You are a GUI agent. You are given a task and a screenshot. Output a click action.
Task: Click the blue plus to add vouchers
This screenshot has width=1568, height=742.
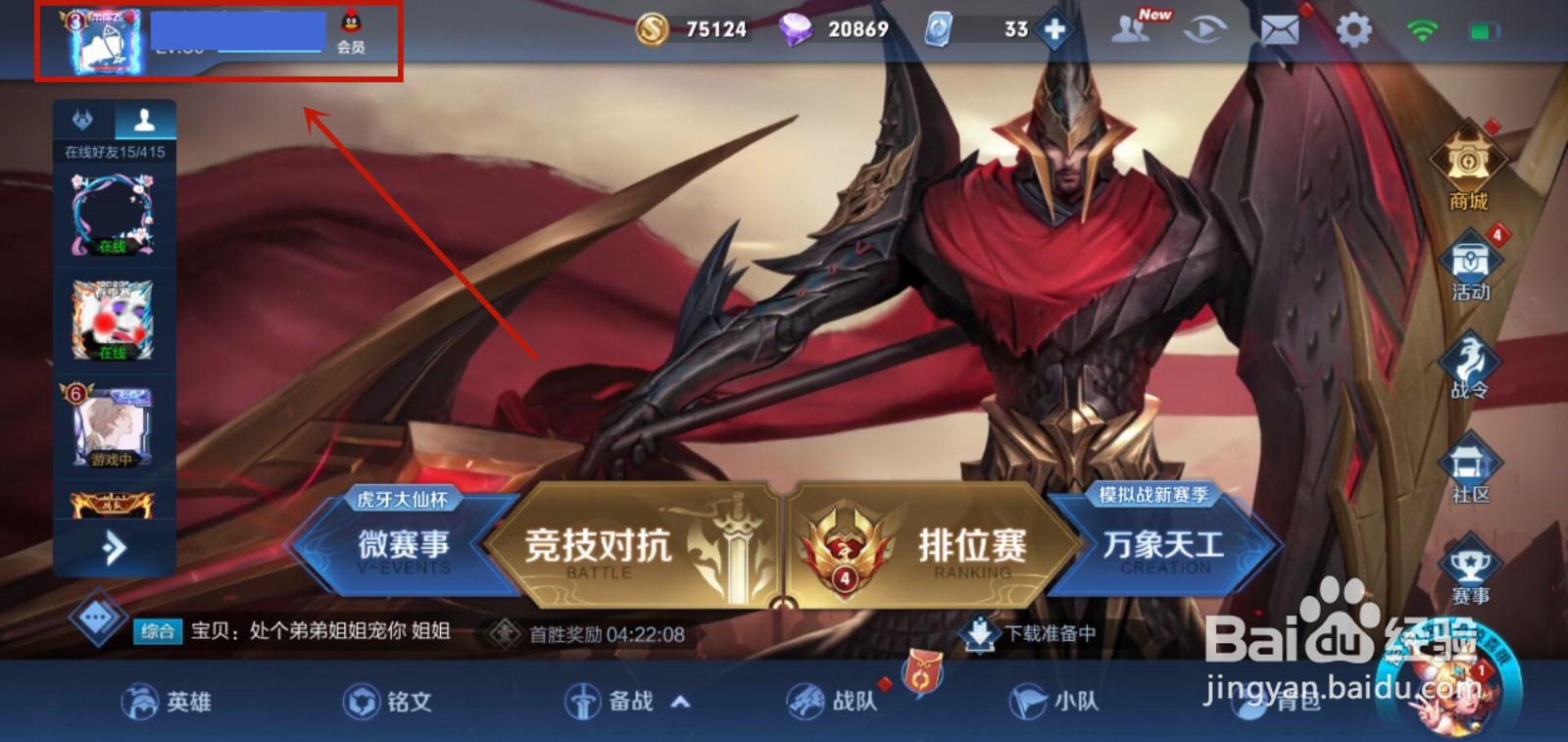tap(1052, 30)
